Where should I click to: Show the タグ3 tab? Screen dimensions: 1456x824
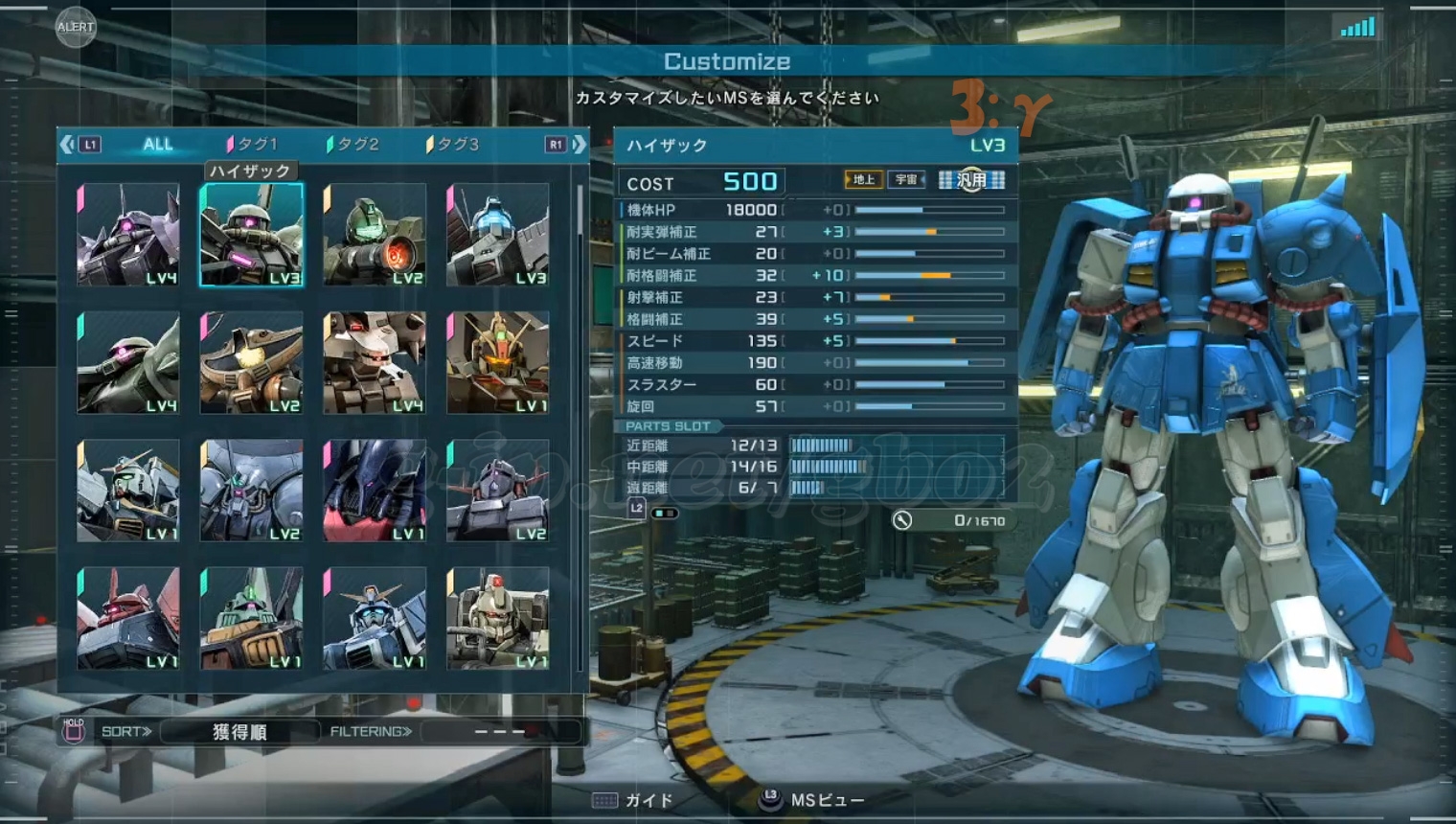pyautogui.click(x=456, y=145)
